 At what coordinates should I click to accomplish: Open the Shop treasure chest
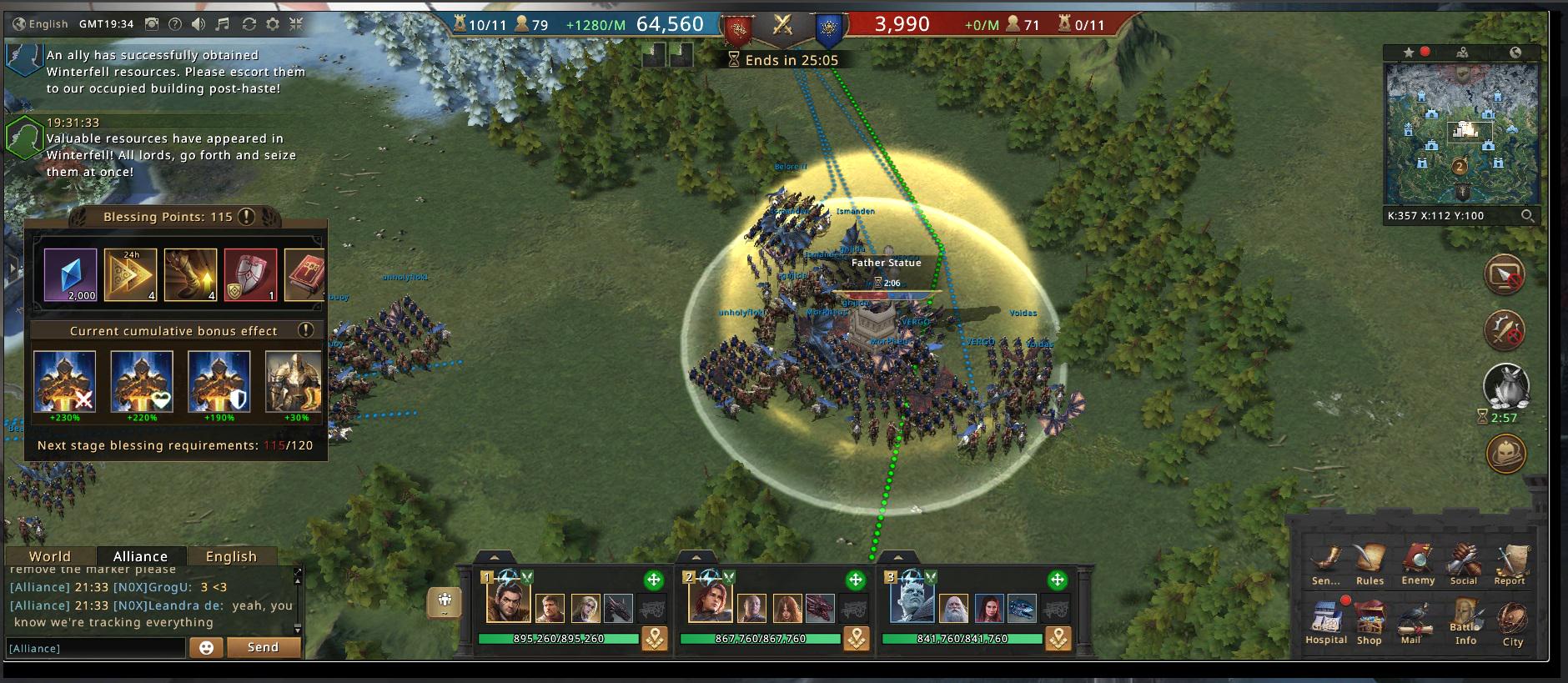coord(1369,621)
